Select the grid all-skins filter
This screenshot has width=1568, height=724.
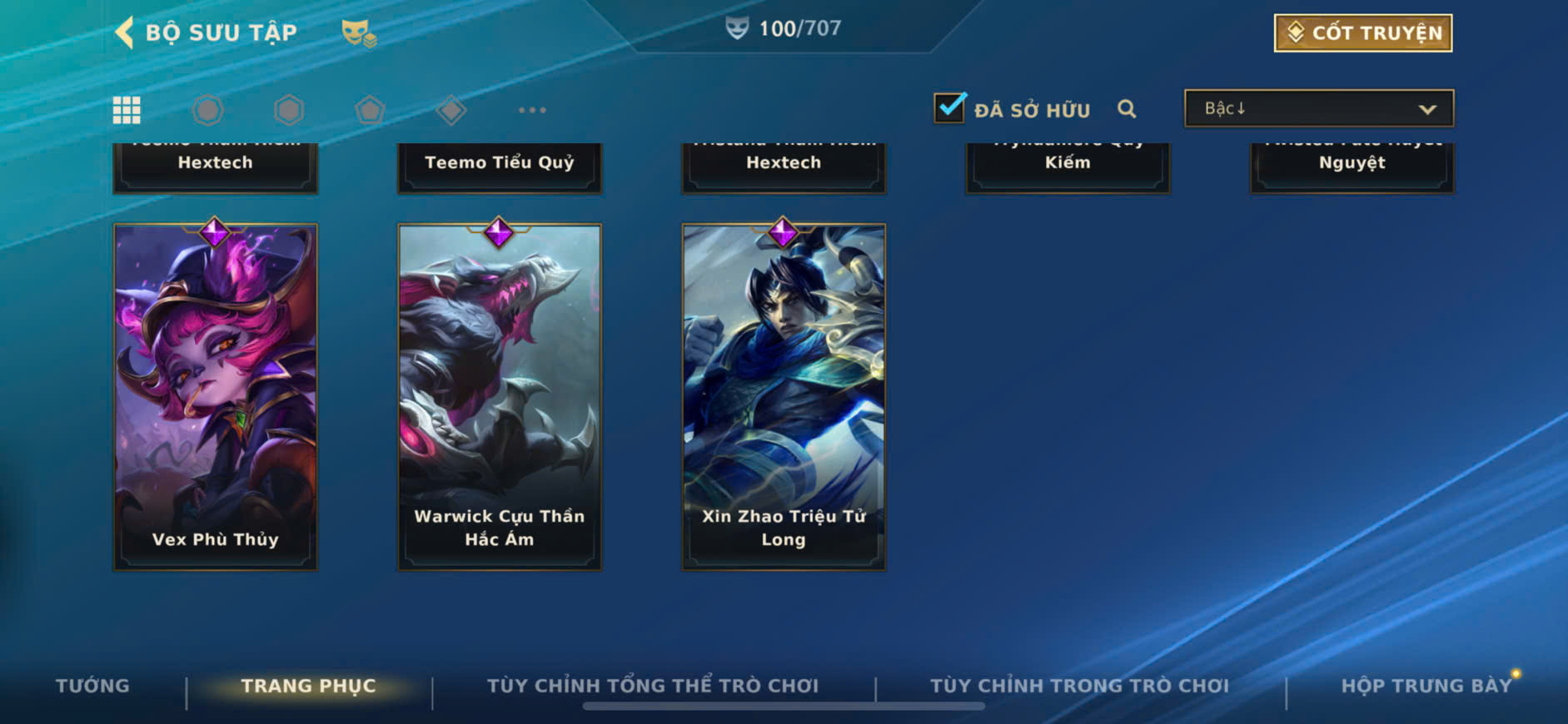pyautogui.click(x=127, y=110)
